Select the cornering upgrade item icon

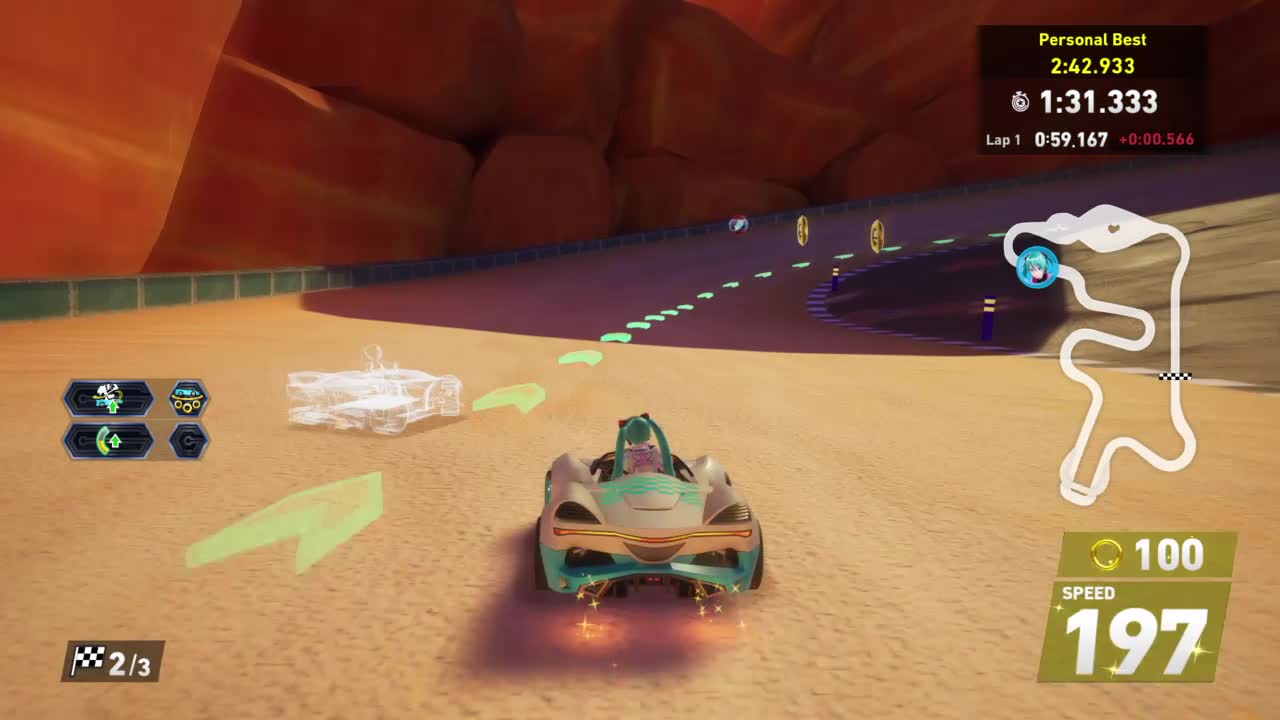coord(109,441)
